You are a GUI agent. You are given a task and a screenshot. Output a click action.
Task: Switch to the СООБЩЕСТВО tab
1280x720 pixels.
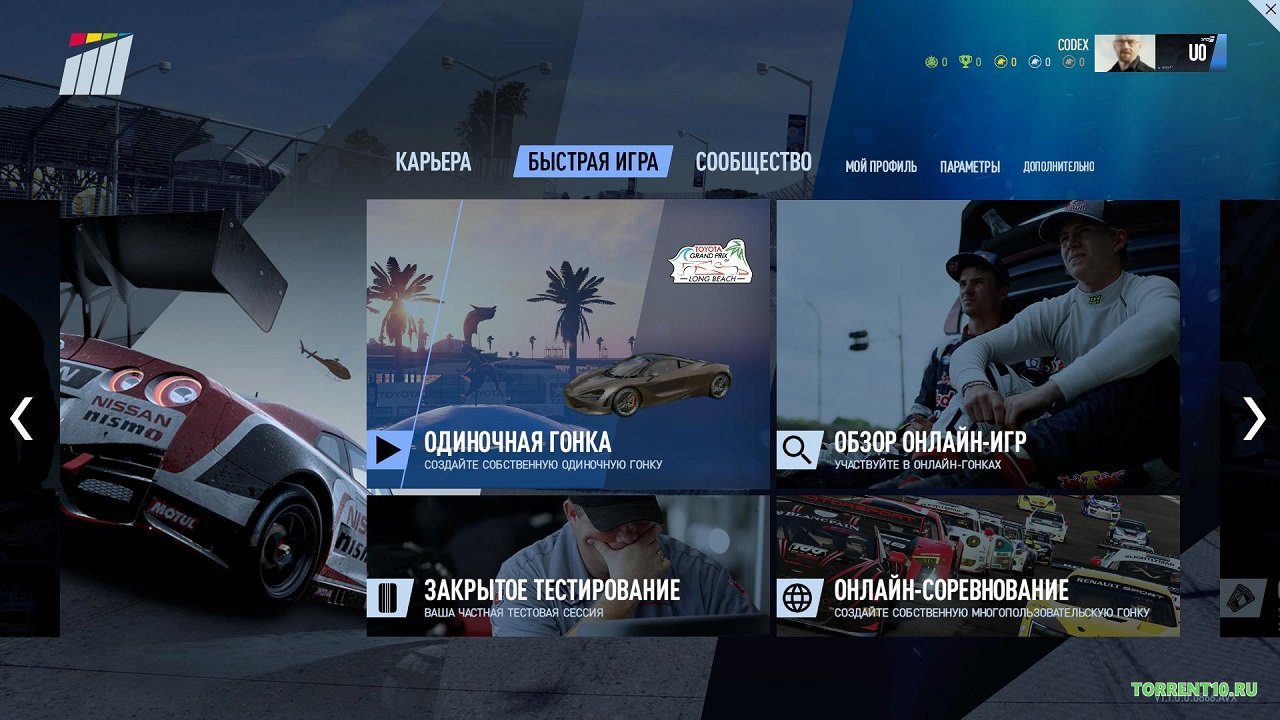coord(755,162)
